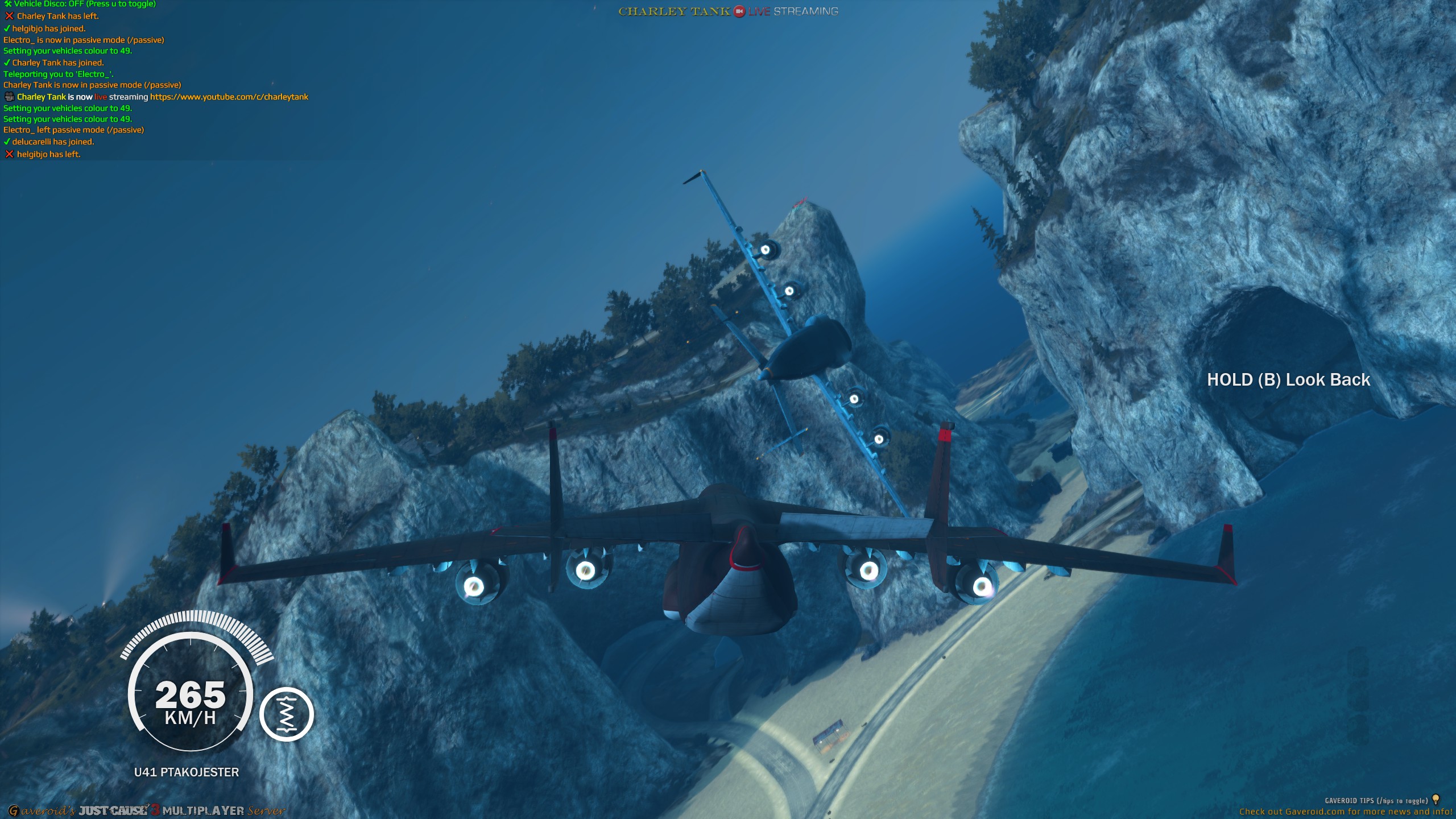Click the green checkmark beside 'helgibjo has joined'
Screen dimensions: 1456x819
[7, 28]
